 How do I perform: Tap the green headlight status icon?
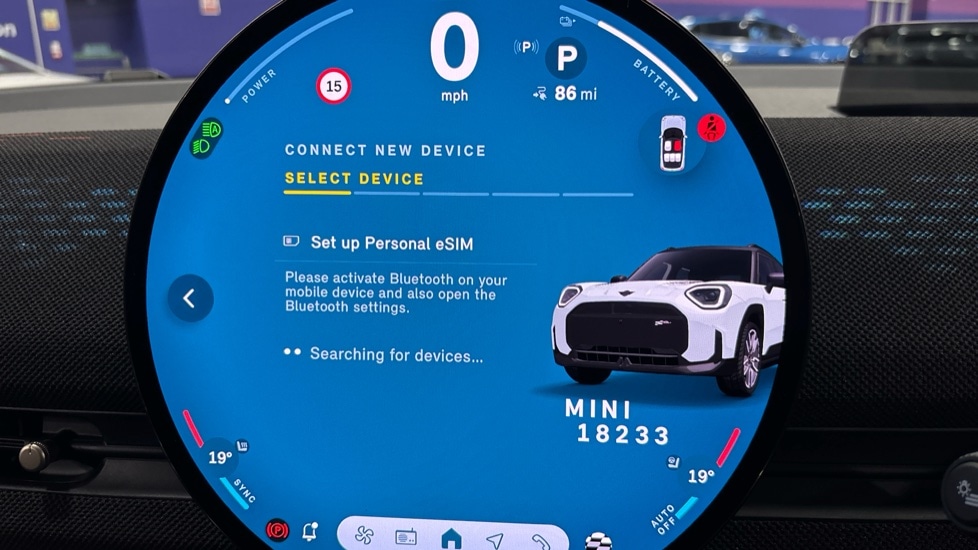(207, 138)
